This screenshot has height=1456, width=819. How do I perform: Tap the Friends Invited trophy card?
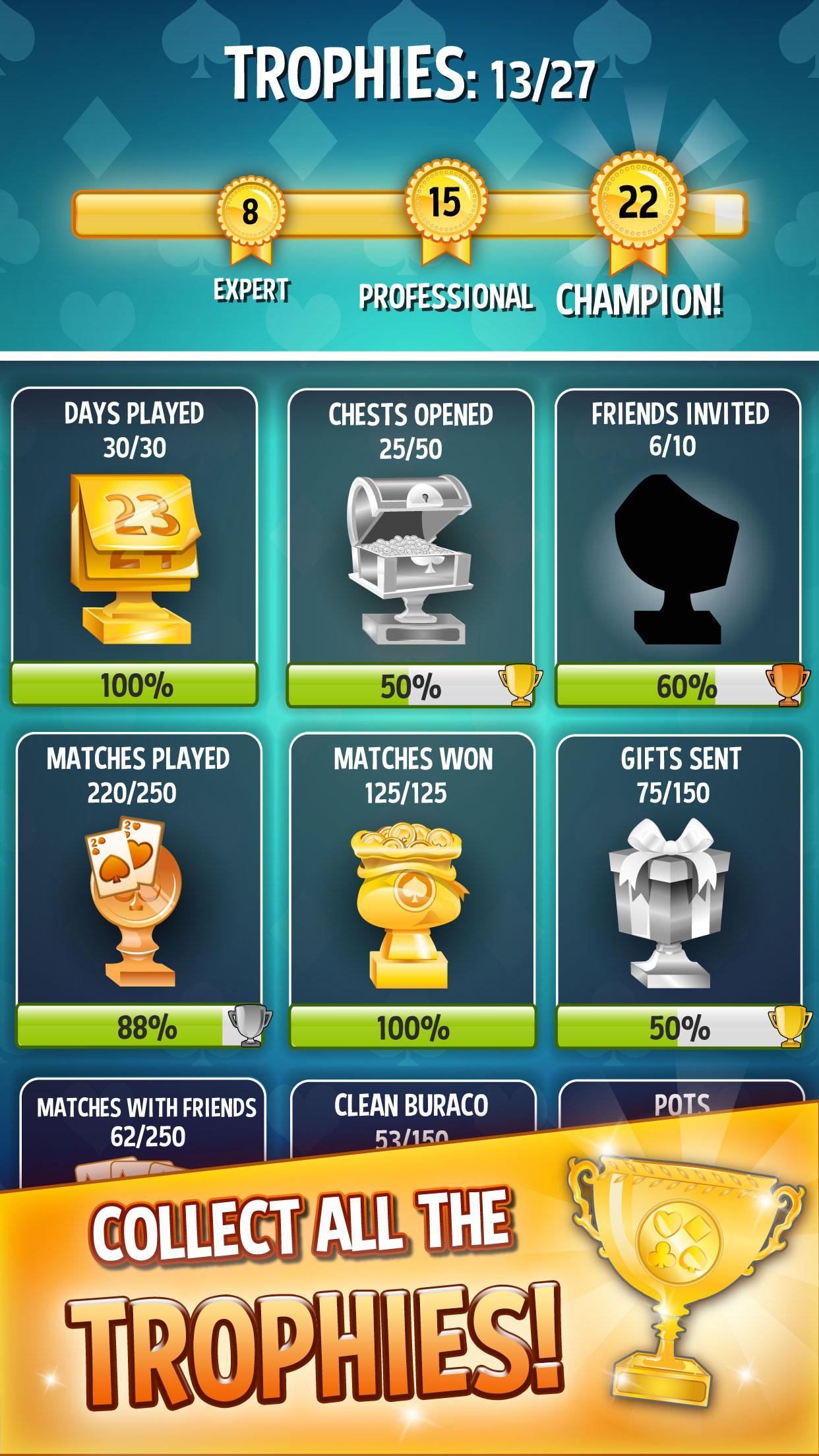click(678, 547)
